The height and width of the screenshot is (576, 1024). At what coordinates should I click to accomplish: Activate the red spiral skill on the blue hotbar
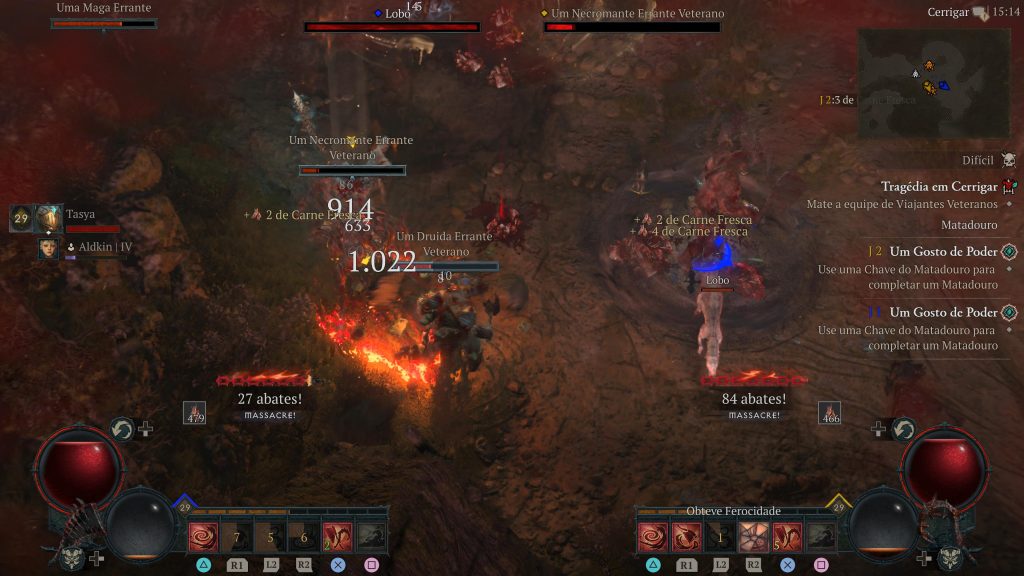[203, 537]
